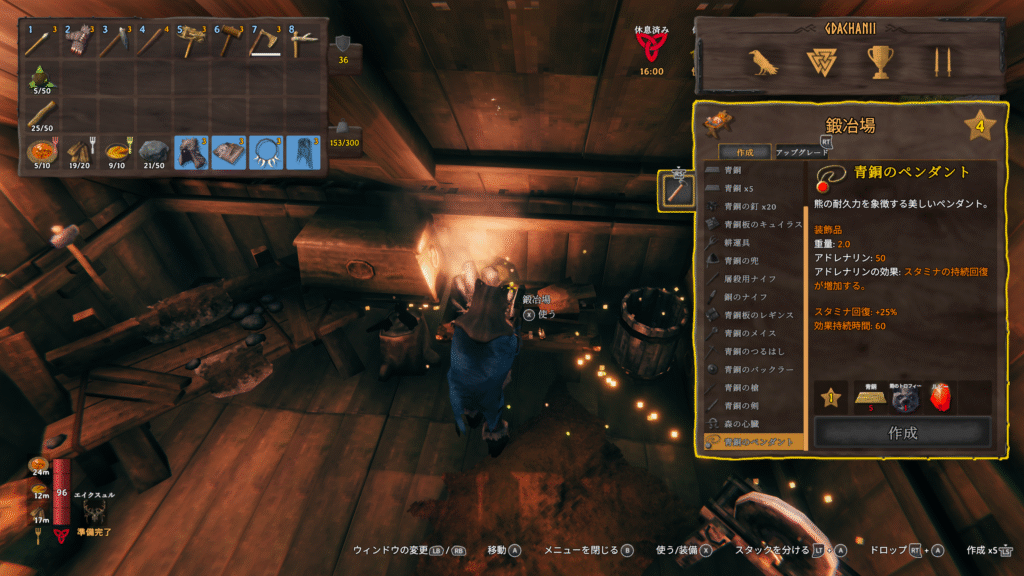Open the raven icon panel
1024x576 pixels.
pos(764,63)
